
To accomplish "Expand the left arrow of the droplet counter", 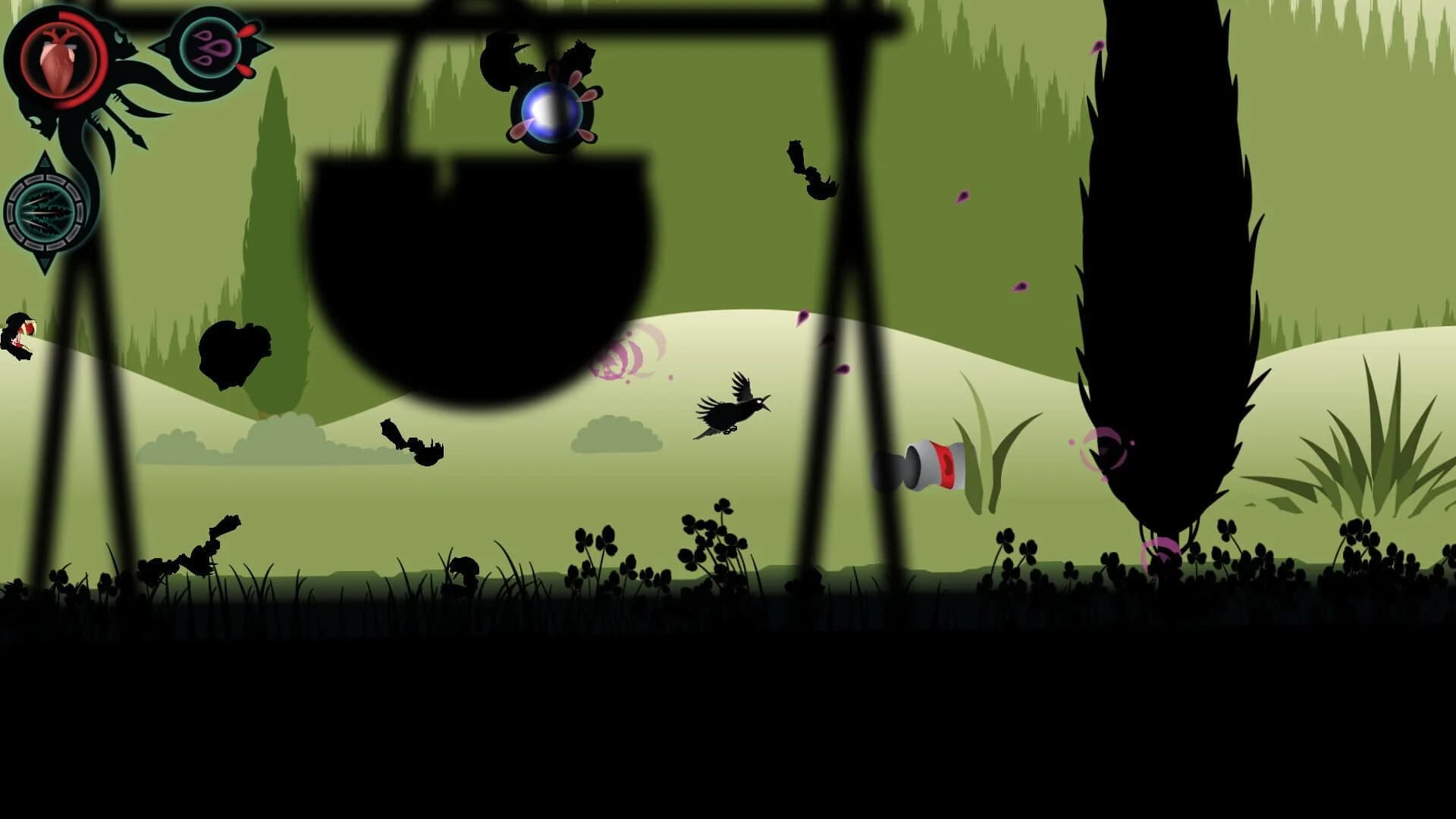I will click(x=162, y=48).
